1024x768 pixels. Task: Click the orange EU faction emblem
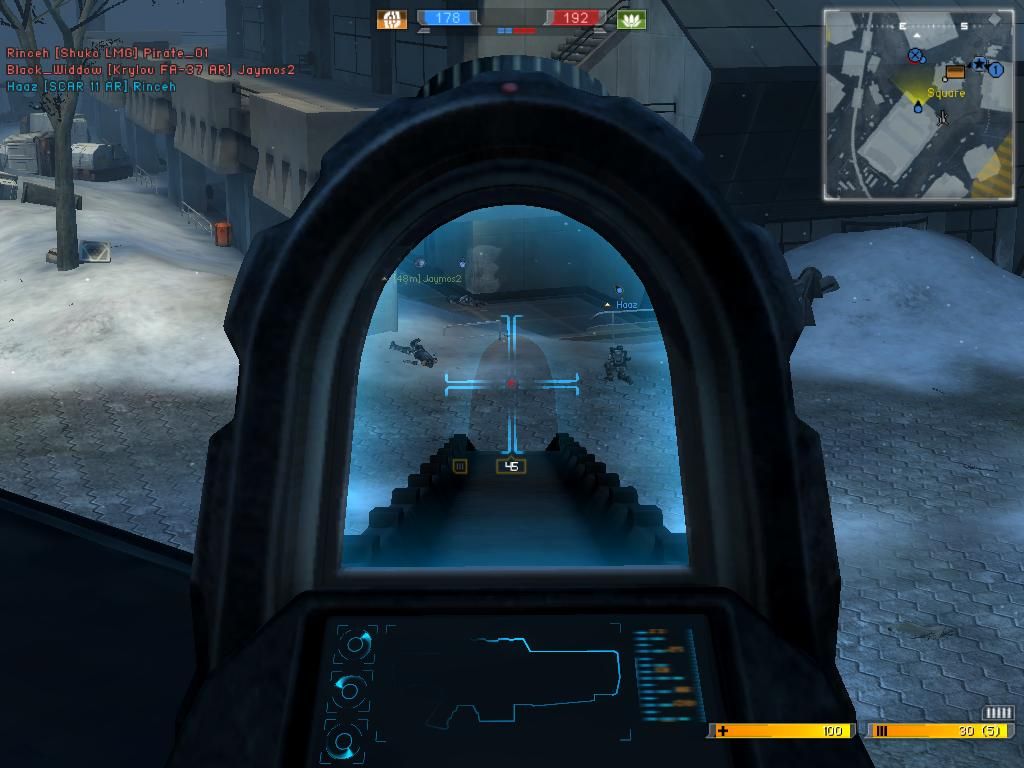click(392, 19)
